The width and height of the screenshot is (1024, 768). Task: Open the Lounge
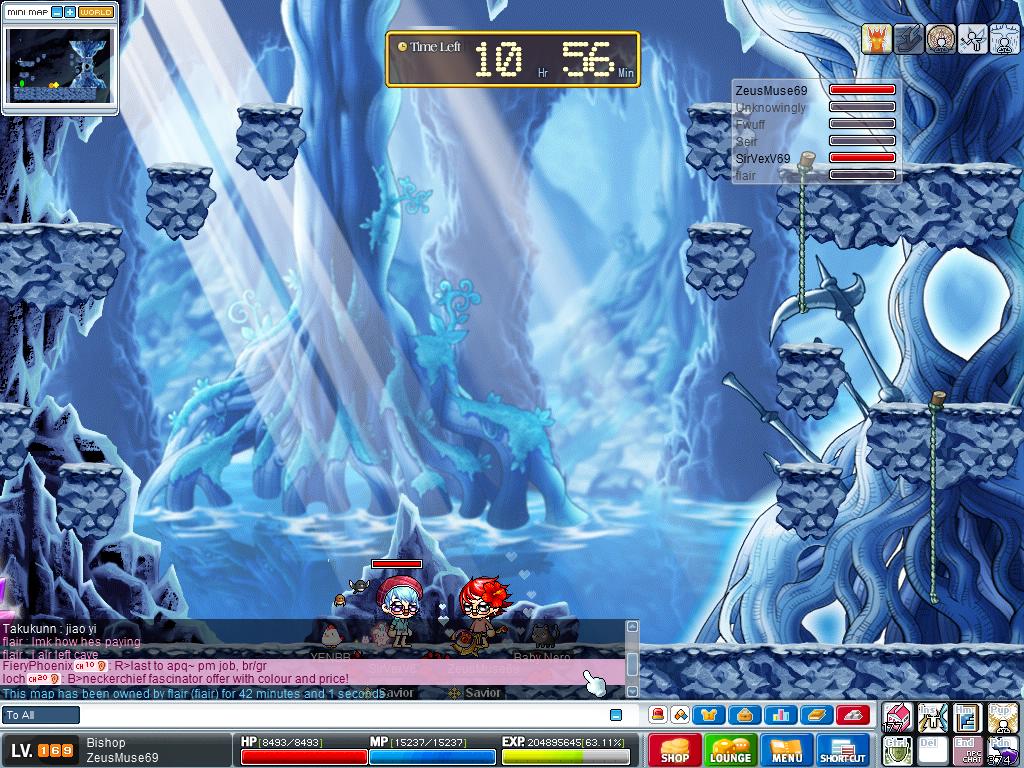pyautogui.click(x=730, y=750)
